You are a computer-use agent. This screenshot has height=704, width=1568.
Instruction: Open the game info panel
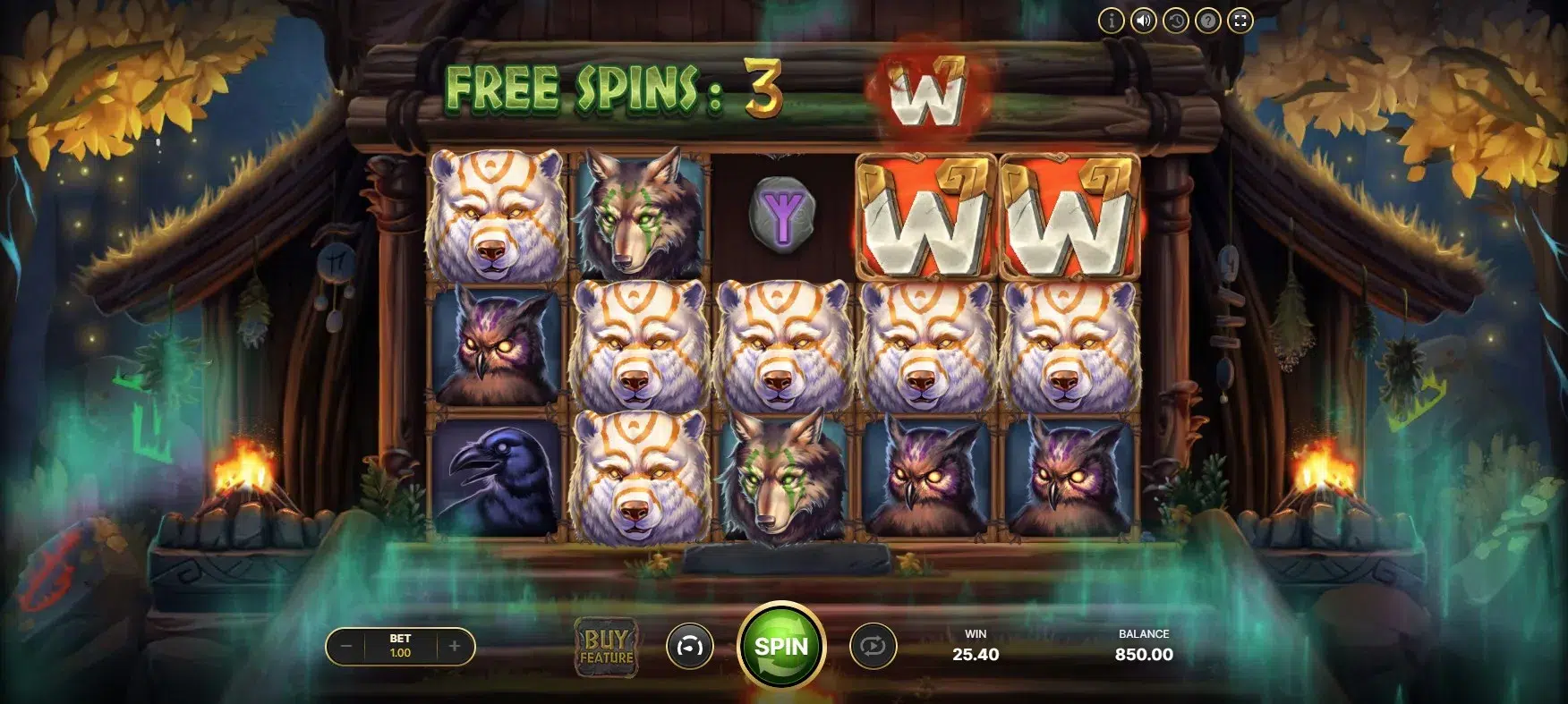(1112, 21)
